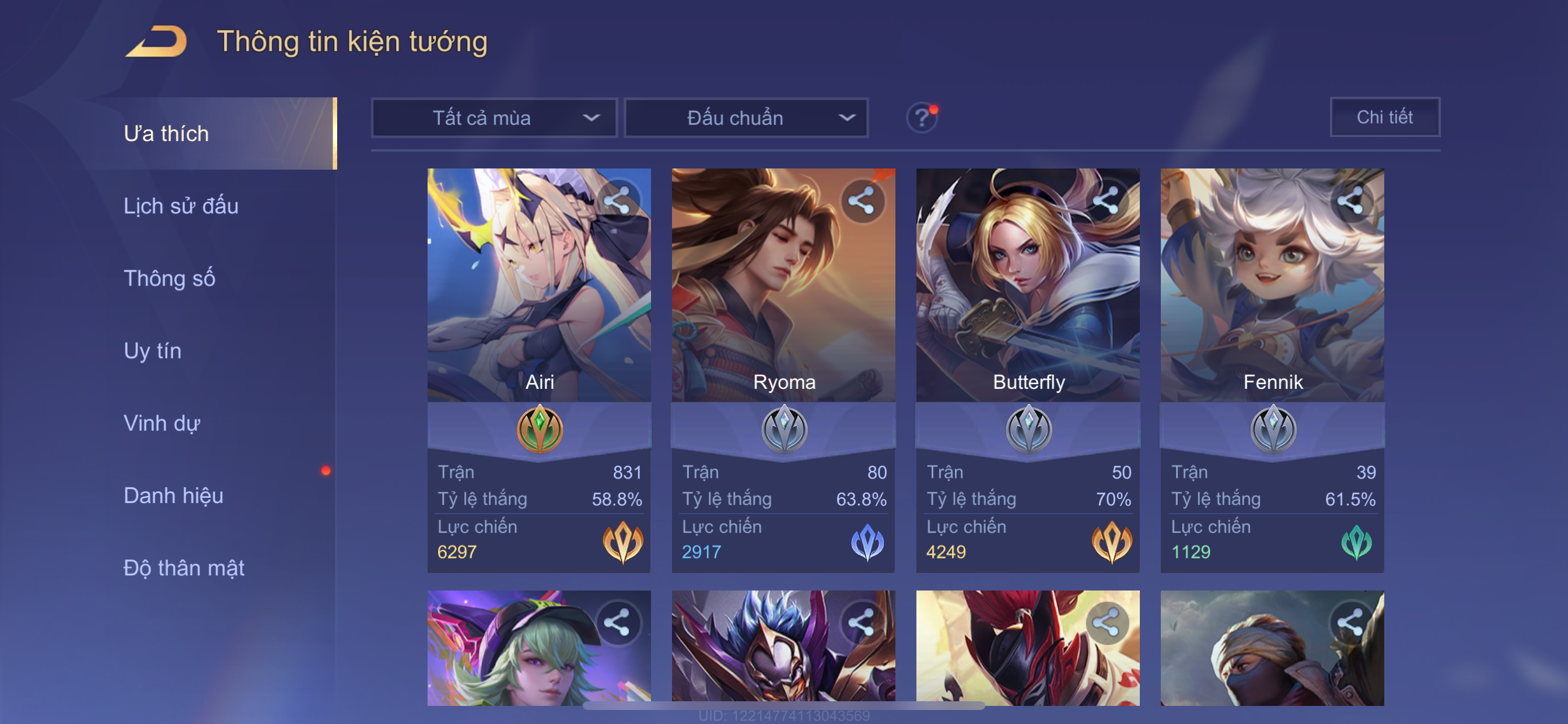Share the Butterfly hero stats

1105,200
